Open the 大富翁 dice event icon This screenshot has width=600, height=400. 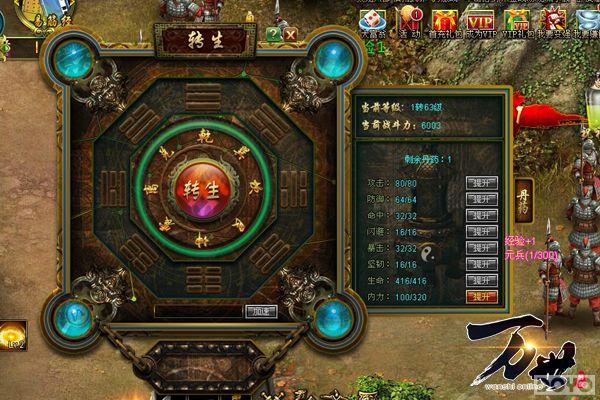371,18
